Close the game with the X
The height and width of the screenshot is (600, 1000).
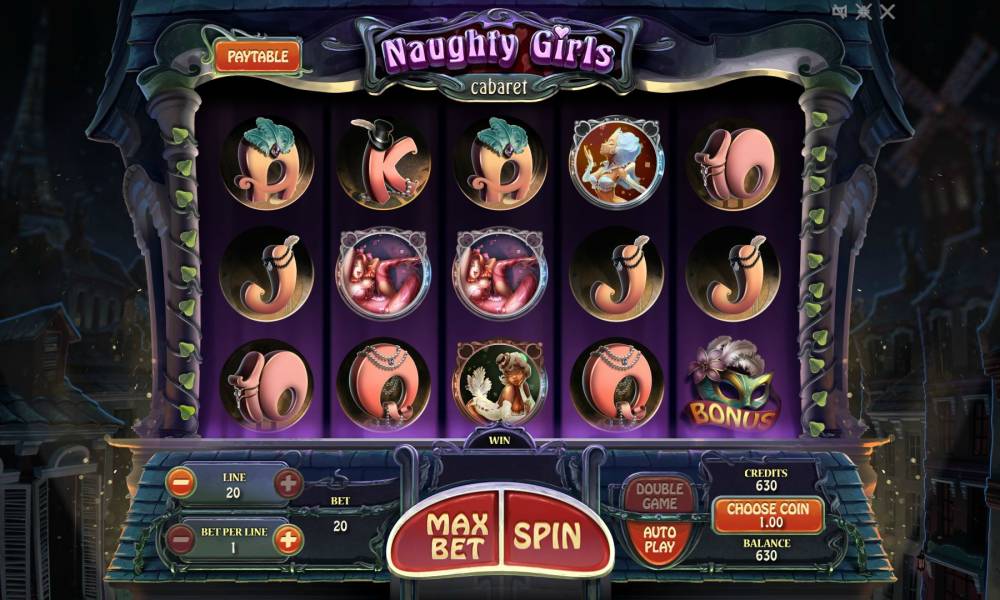887,11
